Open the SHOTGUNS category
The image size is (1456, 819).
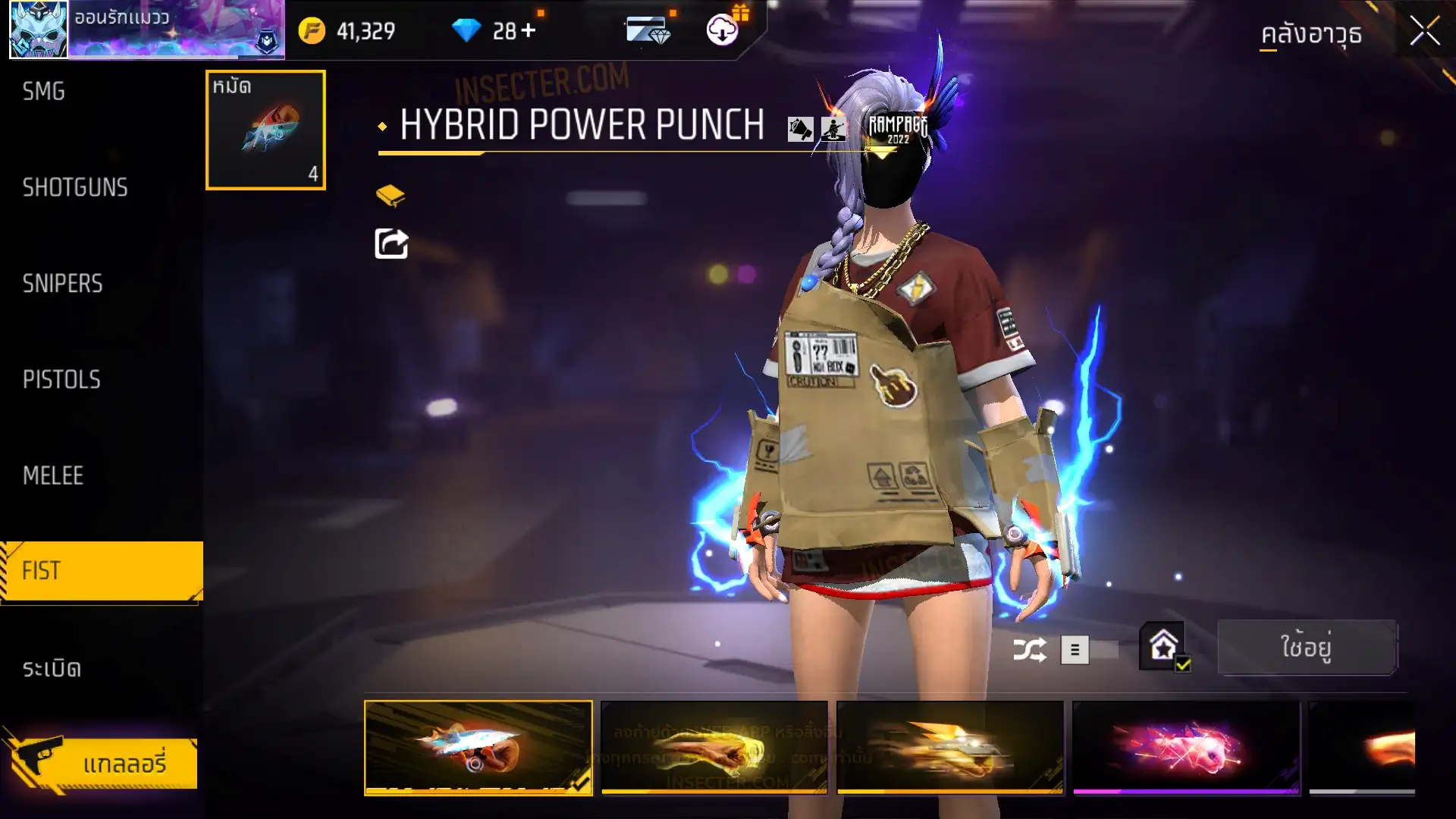[x=75, y=187]
